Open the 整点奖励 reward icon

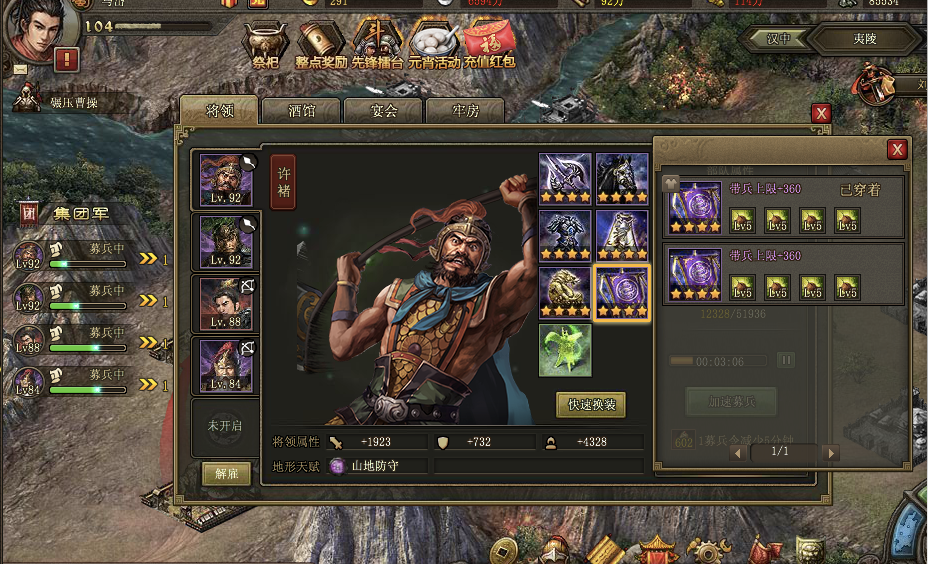tap(321, 45)
